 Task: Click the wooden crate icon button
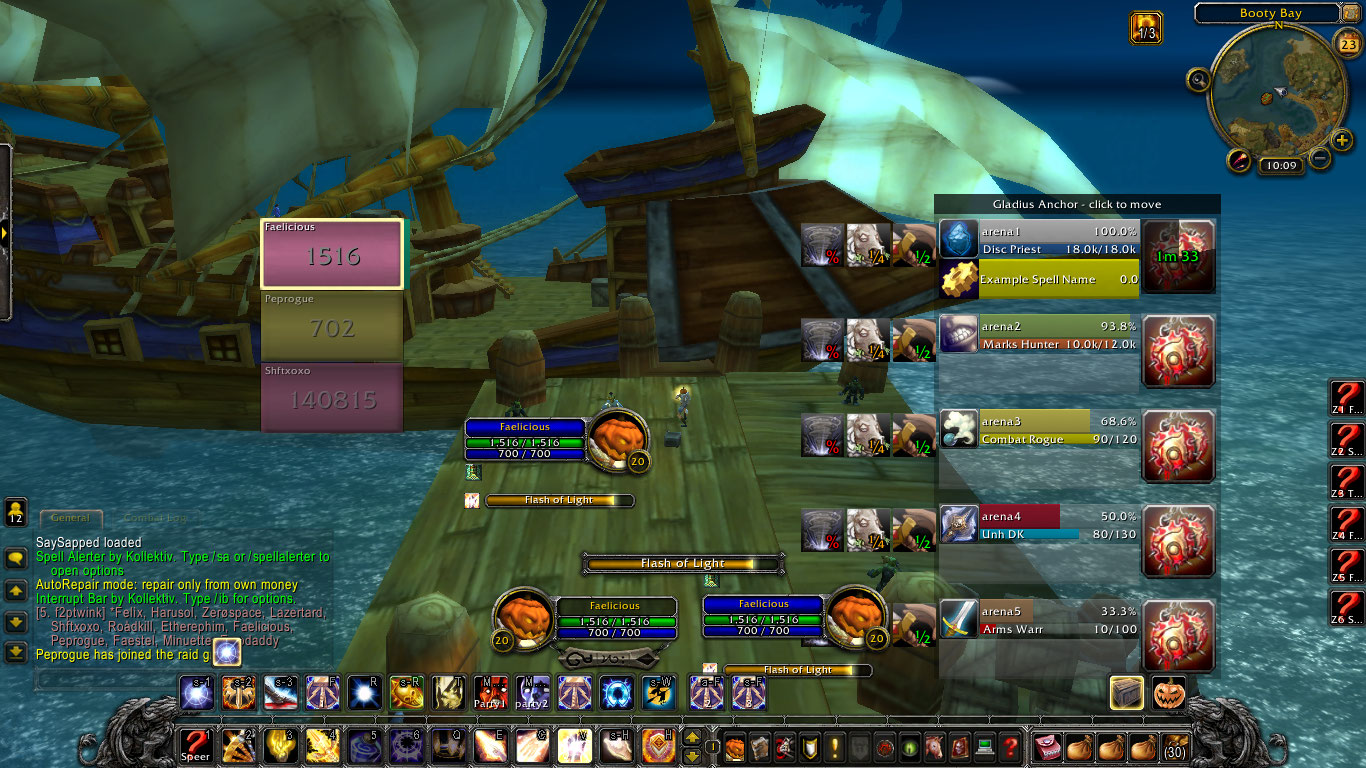click(x=1127, y=693)
